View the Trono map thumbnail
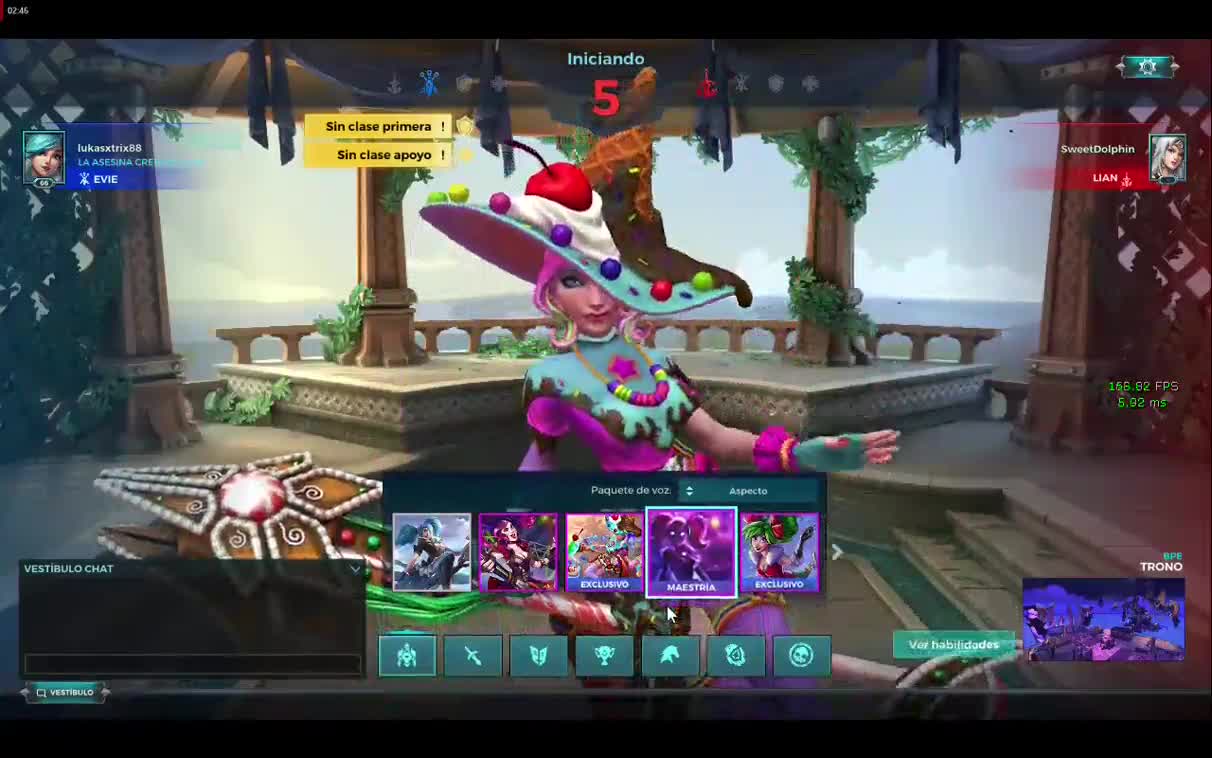 tap(1103, 620)
